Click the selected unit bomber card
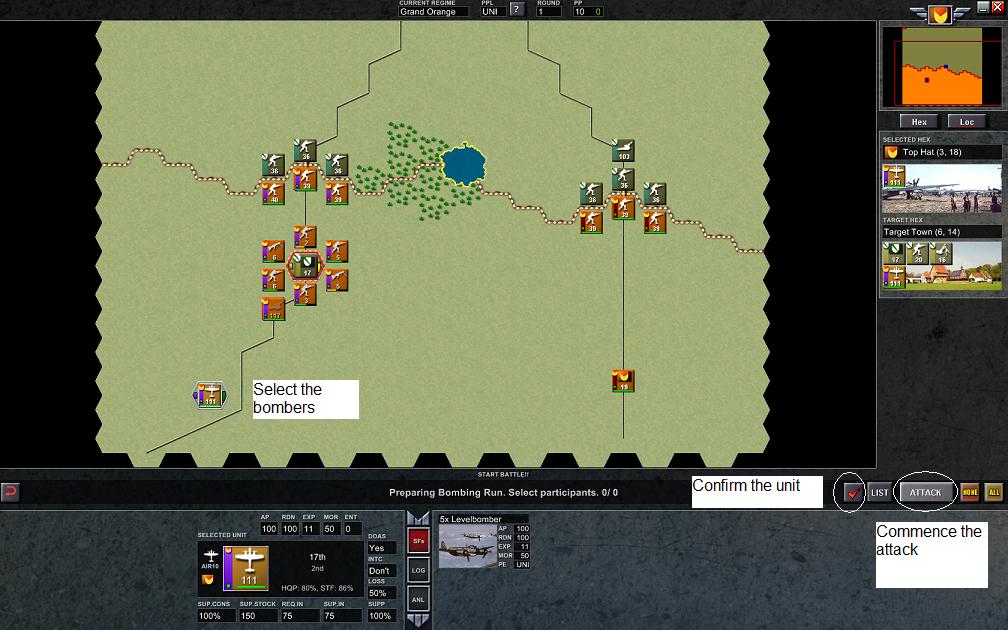Viewport: 1008px width, 630px height. pyautogui.click(x=252, y=567)
